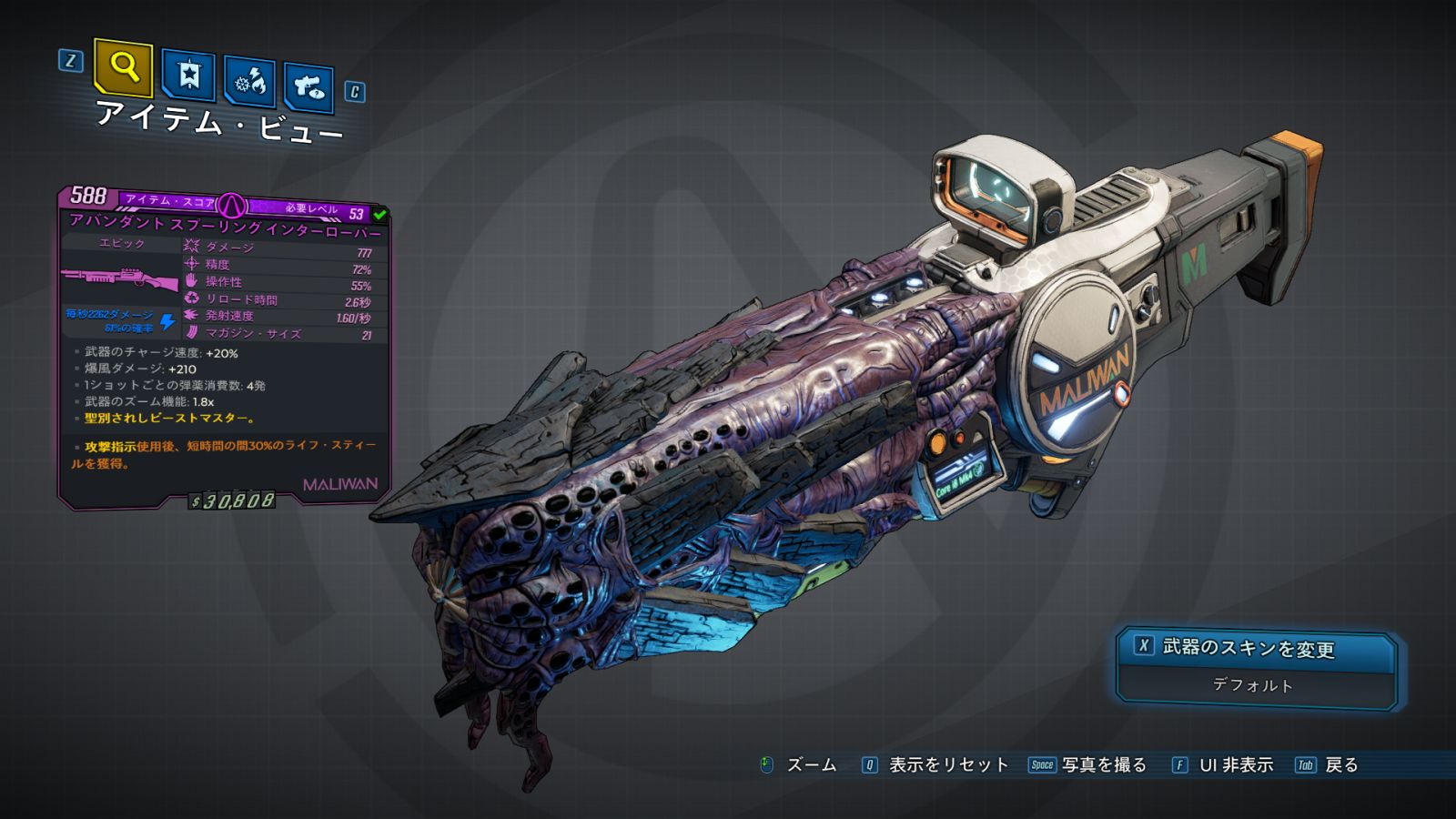Open the gear and flame tab

[250, 83]
